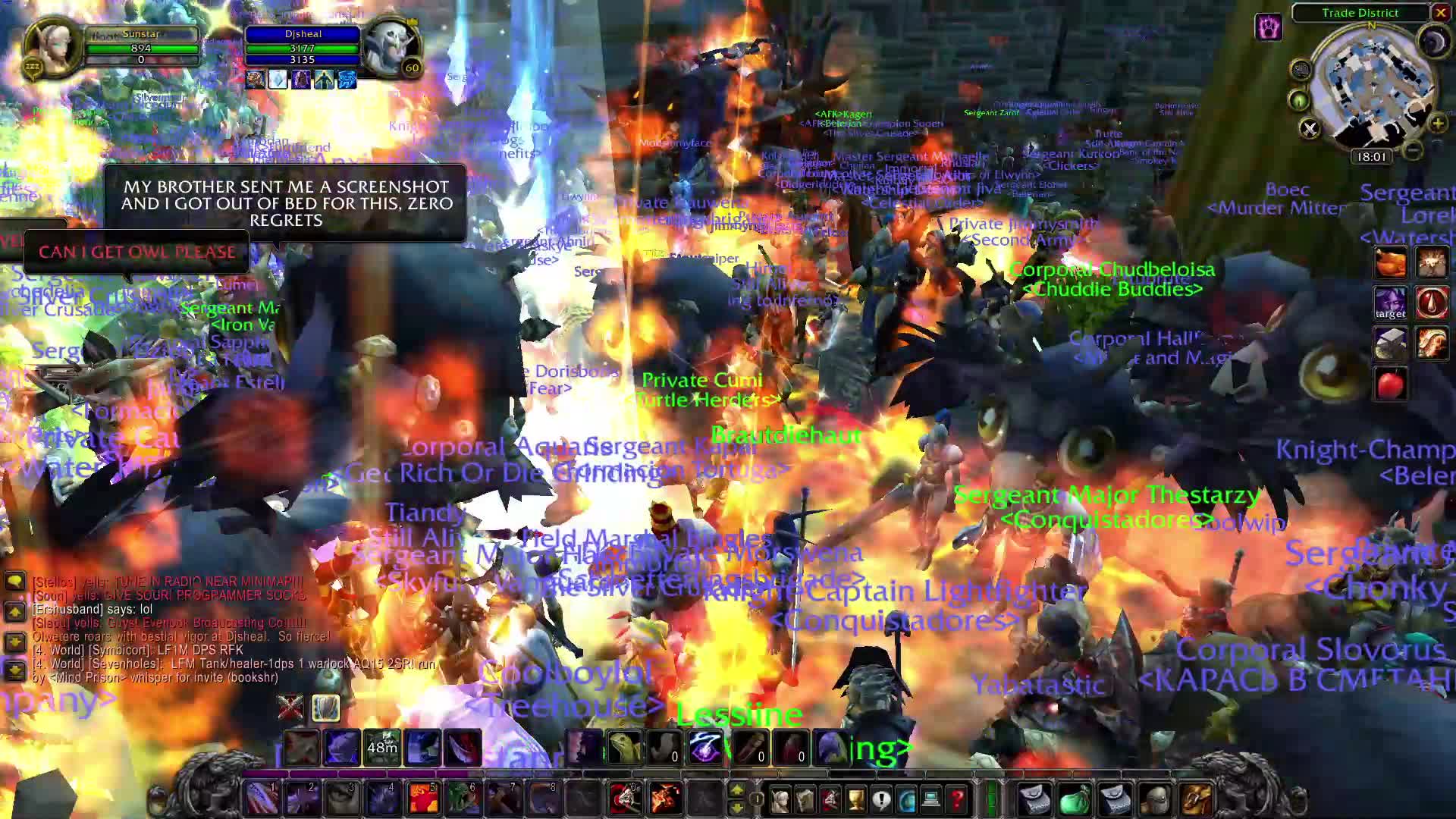This screenshot has height=819, width=1456.
Task: Zoom the minimap in with the plus button
Action: 1438,124
